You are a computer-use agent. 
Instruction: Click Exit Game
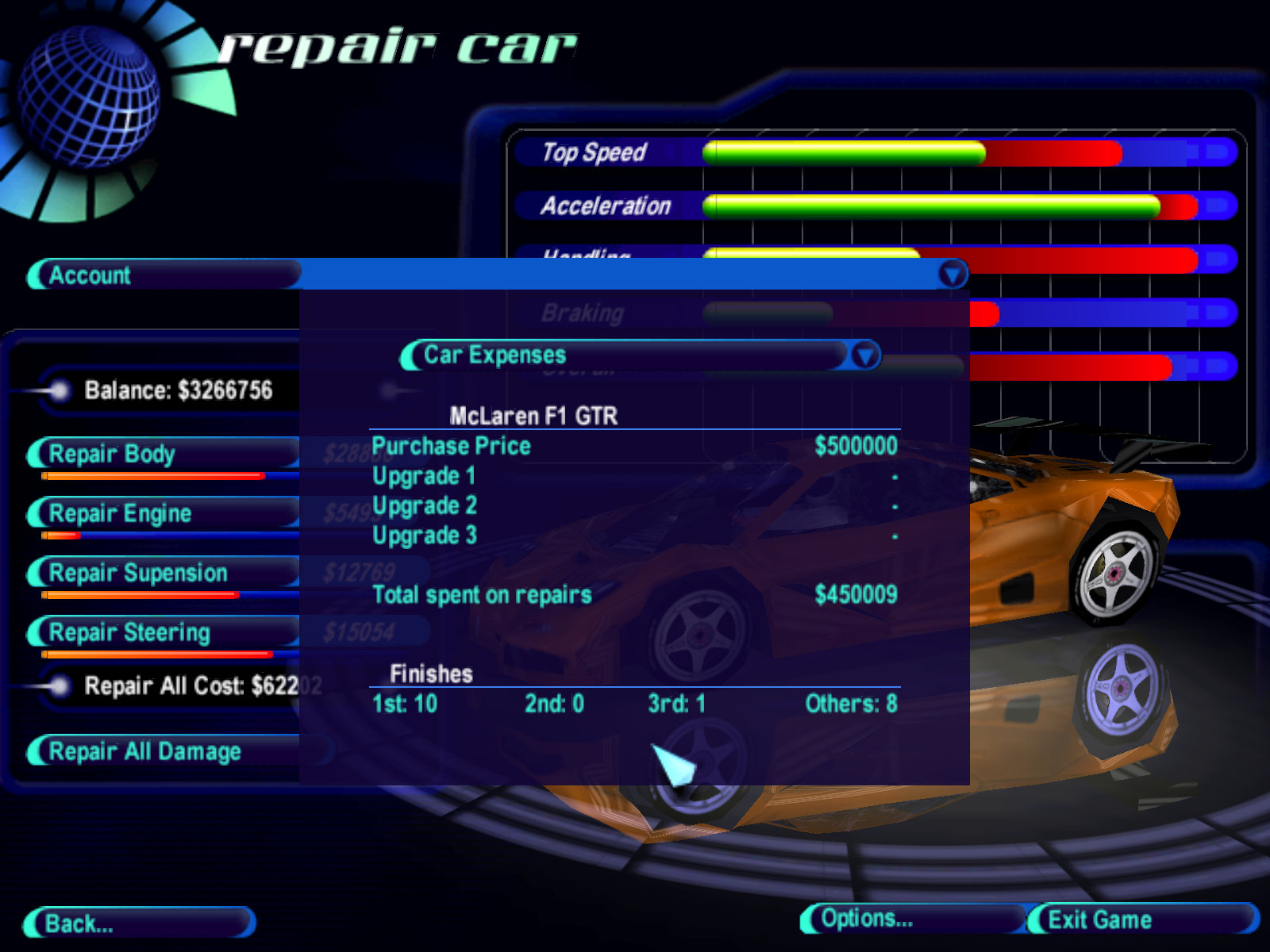click(1141, 919)
